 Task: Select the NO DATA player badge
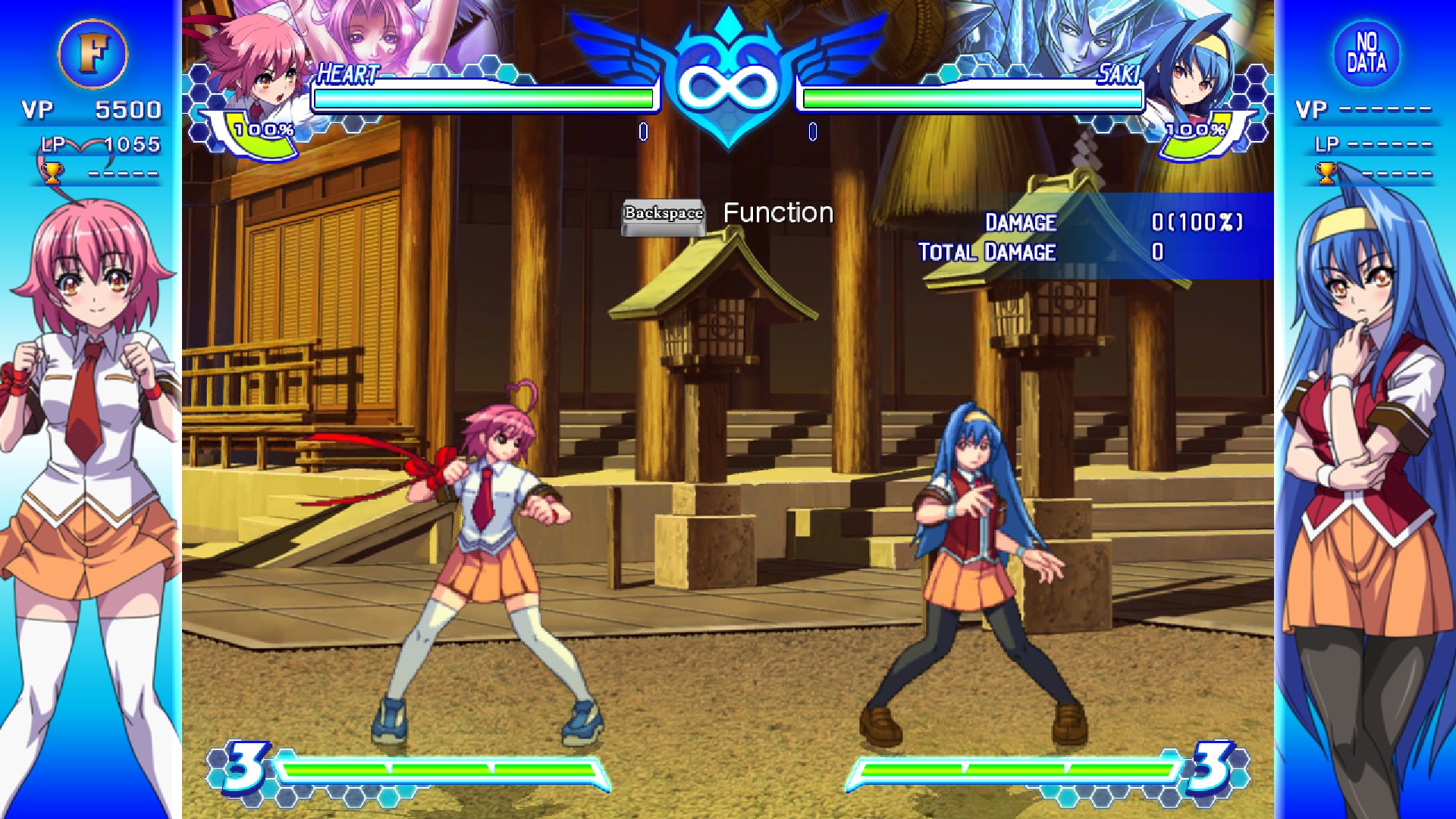[x=1366, y=53]
